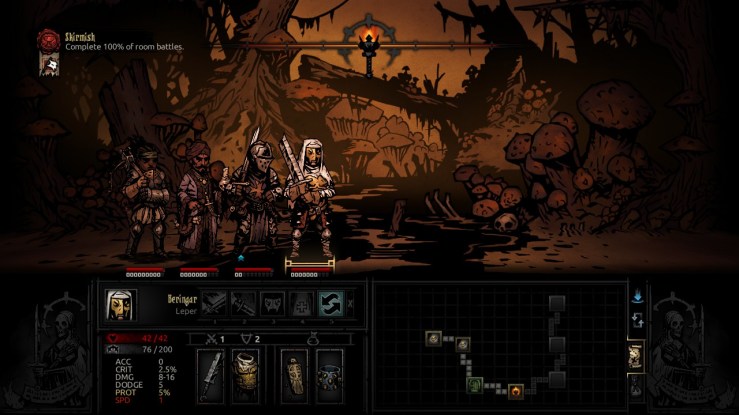Screen dimensions: 739x415
Task: Select the fourth skill with a cross
Action: 301,303
